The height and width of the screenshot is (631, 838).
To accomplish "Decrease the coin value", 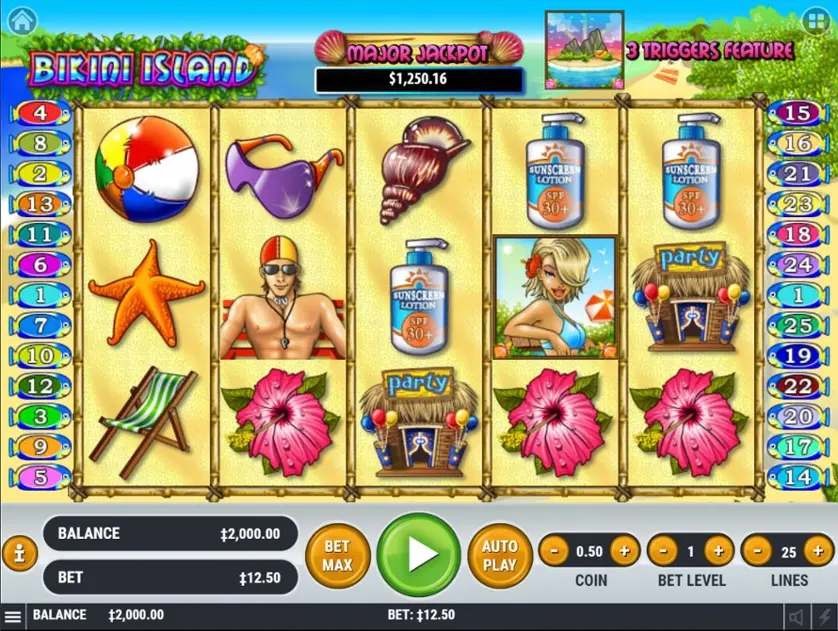I will click(x=556, y=550).
